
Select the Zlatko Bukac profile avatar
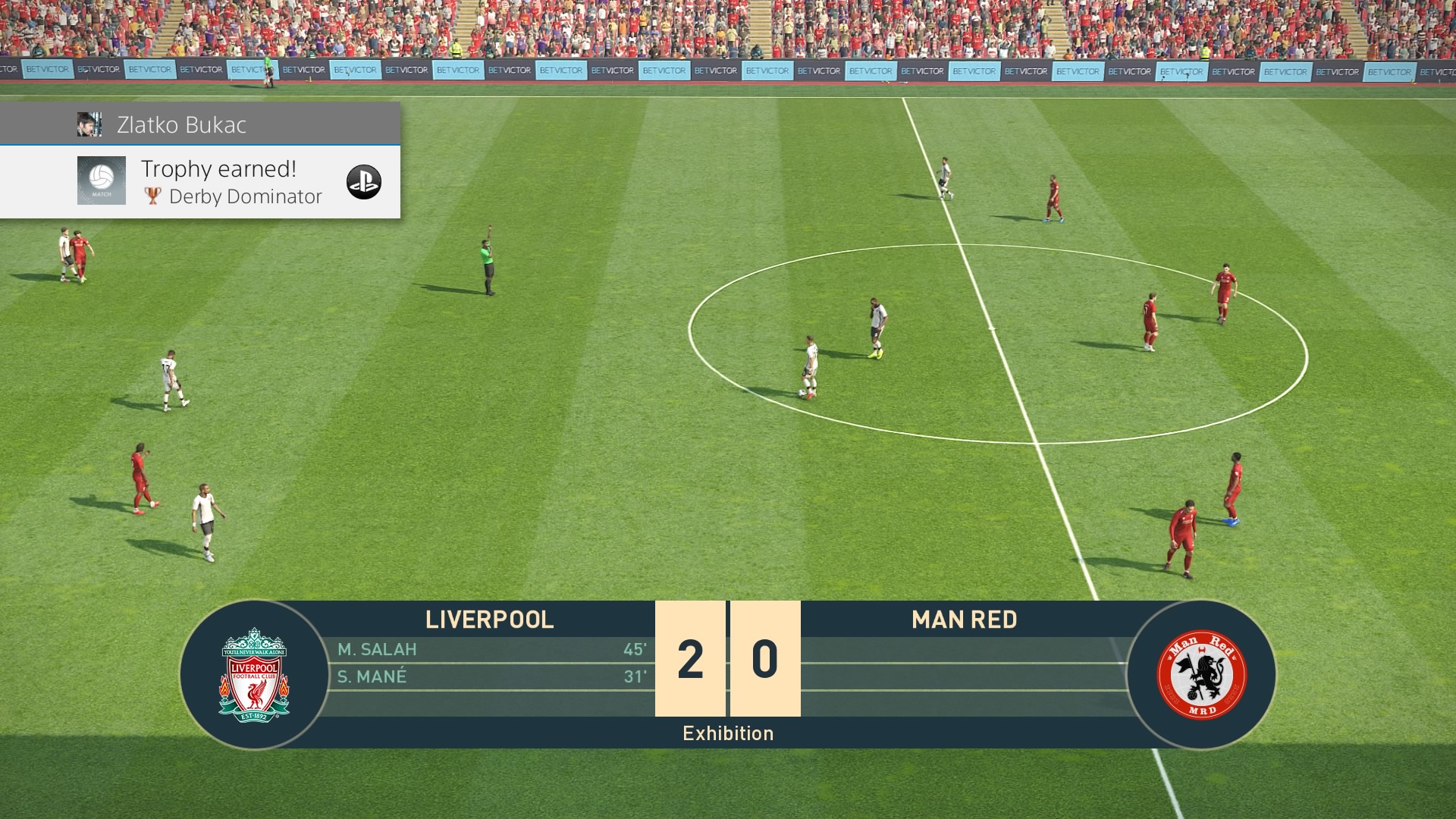click(x=89, y=124)
